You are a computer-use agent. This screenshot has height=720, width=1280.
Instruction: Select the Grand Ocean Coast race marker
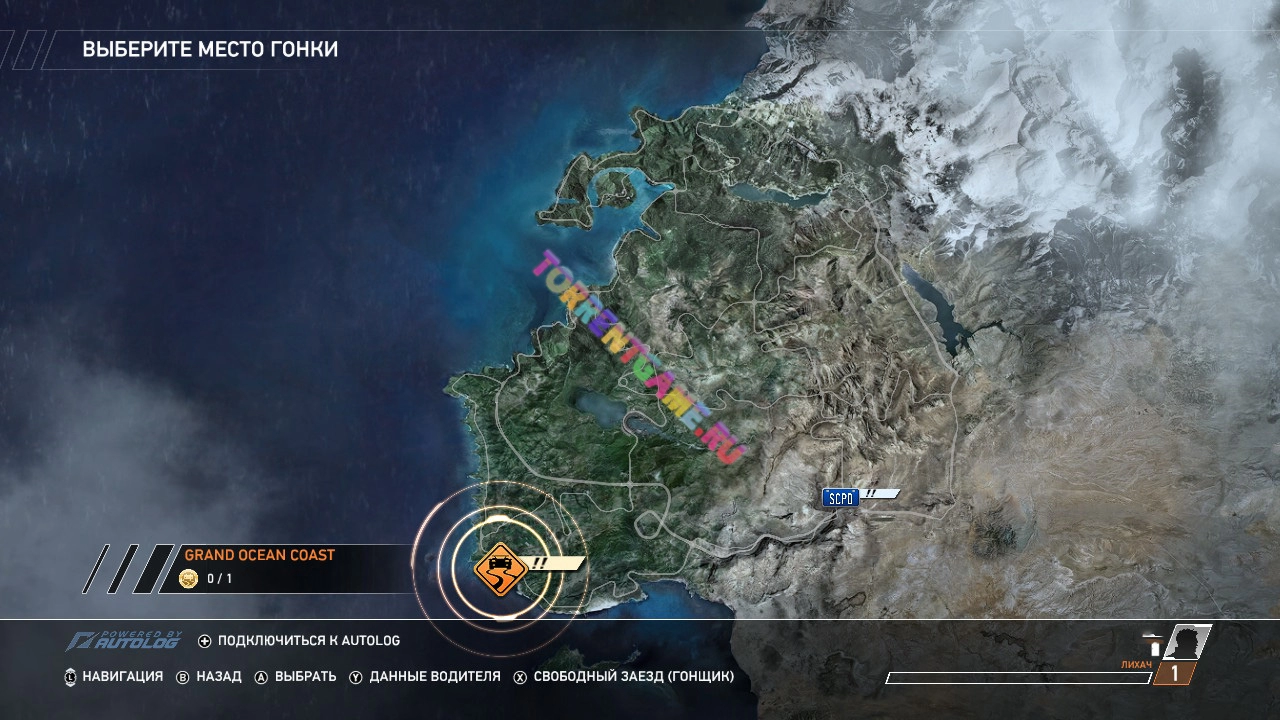tap(502, 569)
